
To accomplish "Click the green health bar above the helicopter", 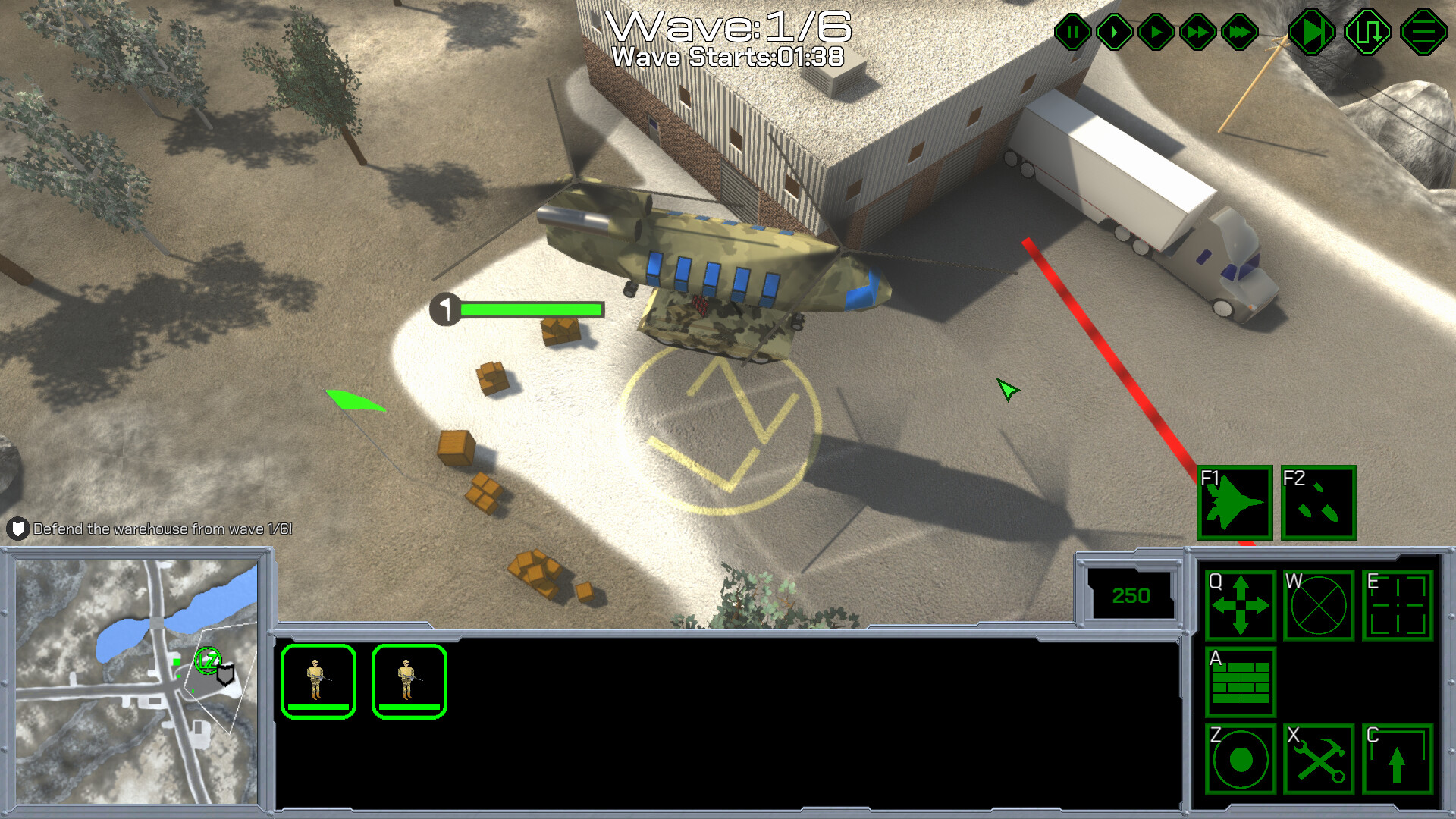I will pos(531,309).
